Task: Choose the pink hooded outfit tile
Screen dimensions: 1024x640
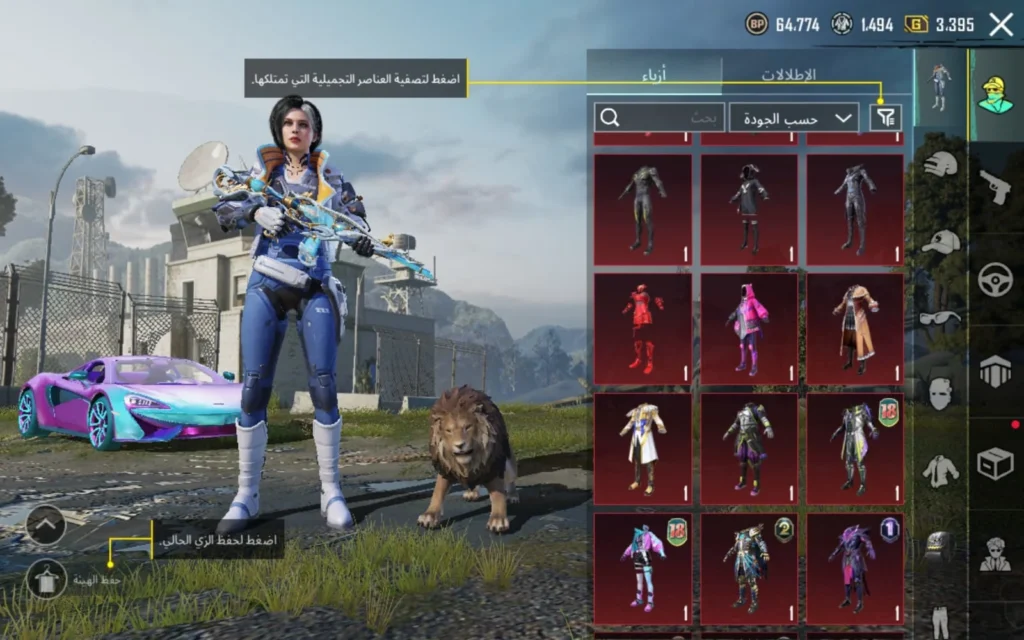Action: (749, 328)
